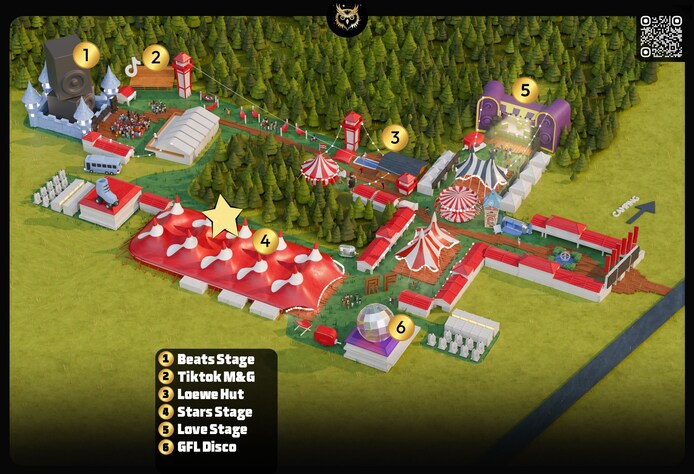Open map marker 6 by the disco ball
The height and width of the screenshot is (474, 694).
[400, 327]
